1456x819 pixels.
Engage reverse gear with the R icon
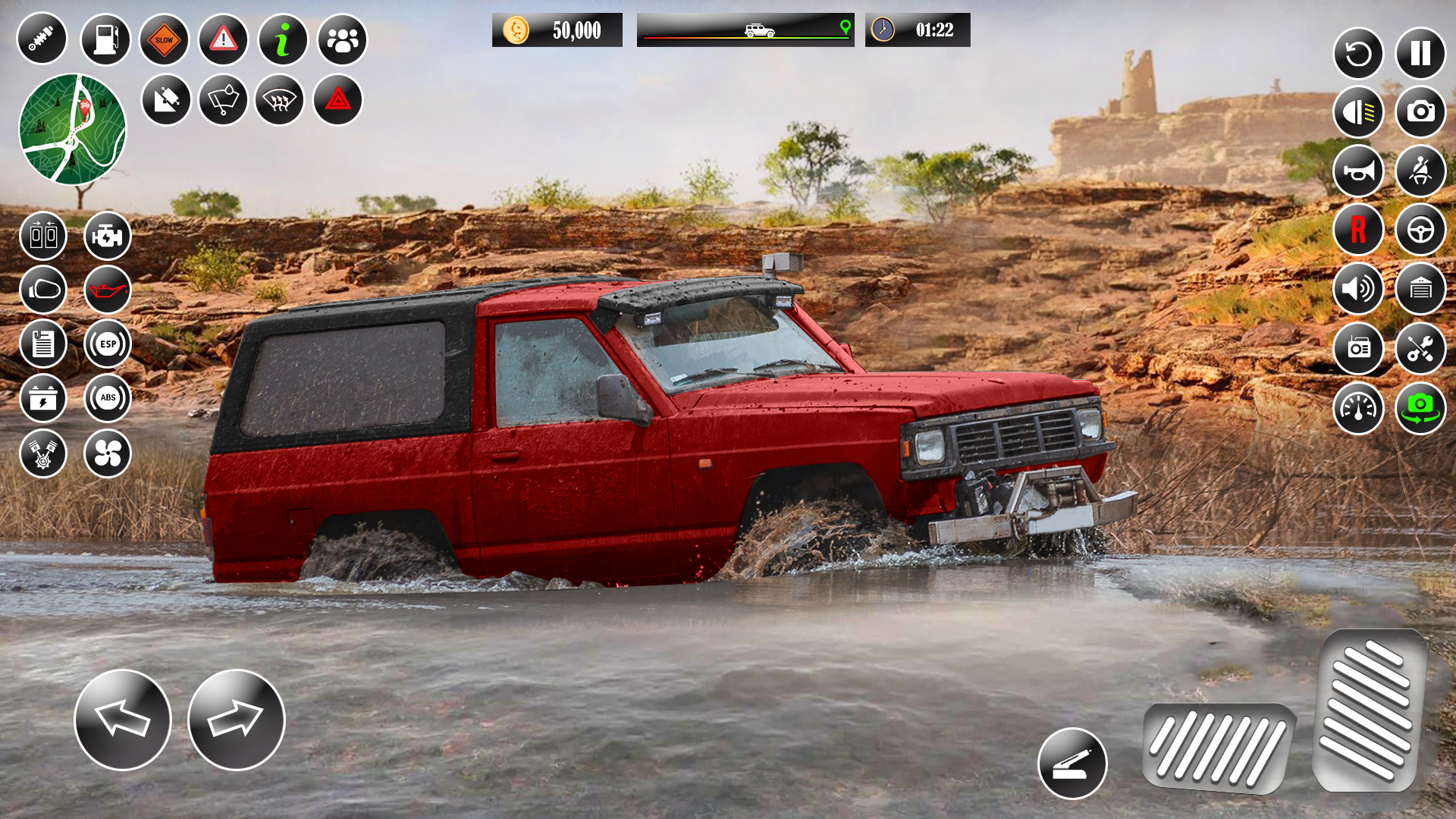pyautogui.click(x=1359, y=232)
